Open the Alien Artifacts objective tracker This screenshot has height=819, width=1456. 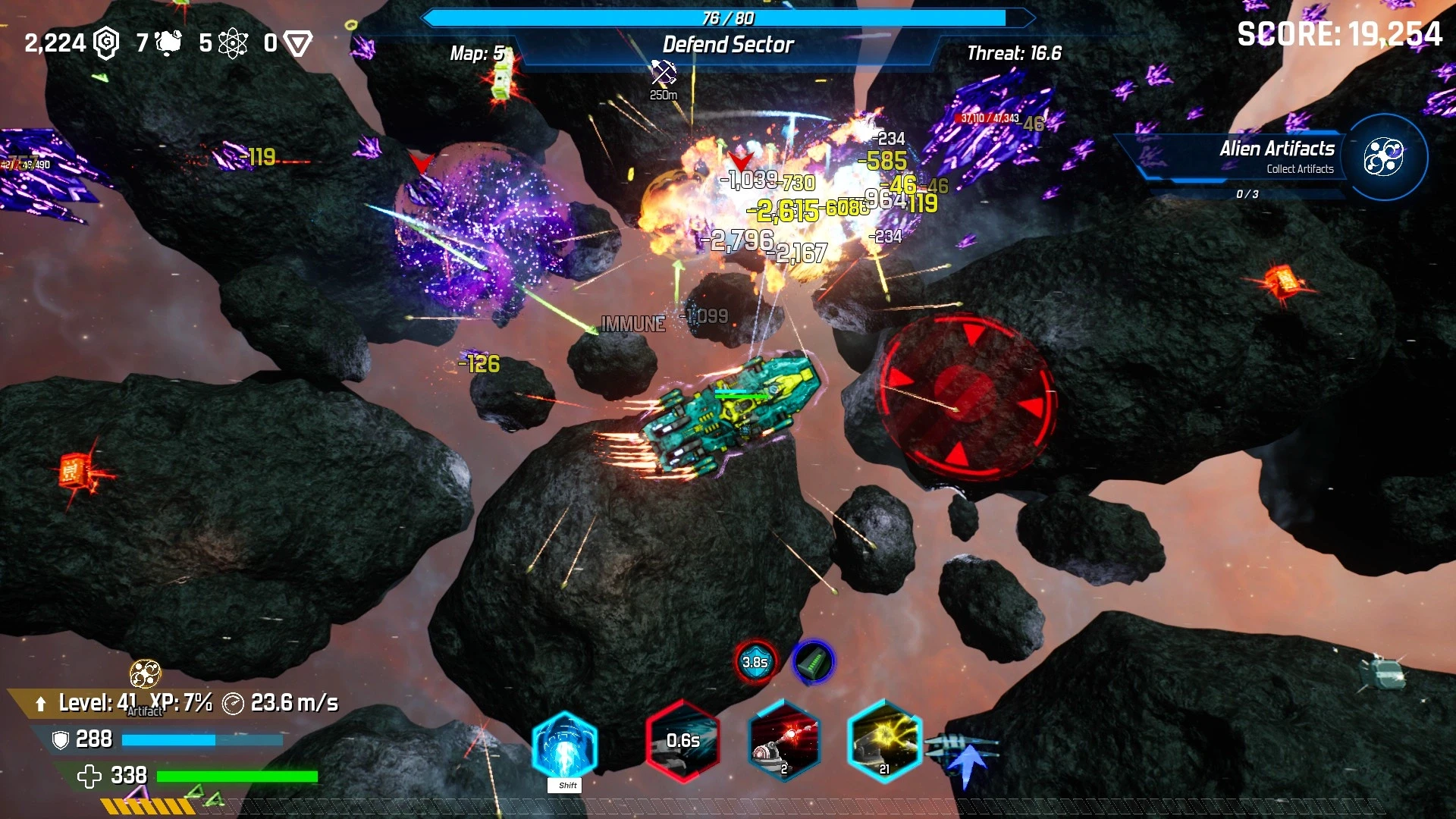(x=1383, y=158)
